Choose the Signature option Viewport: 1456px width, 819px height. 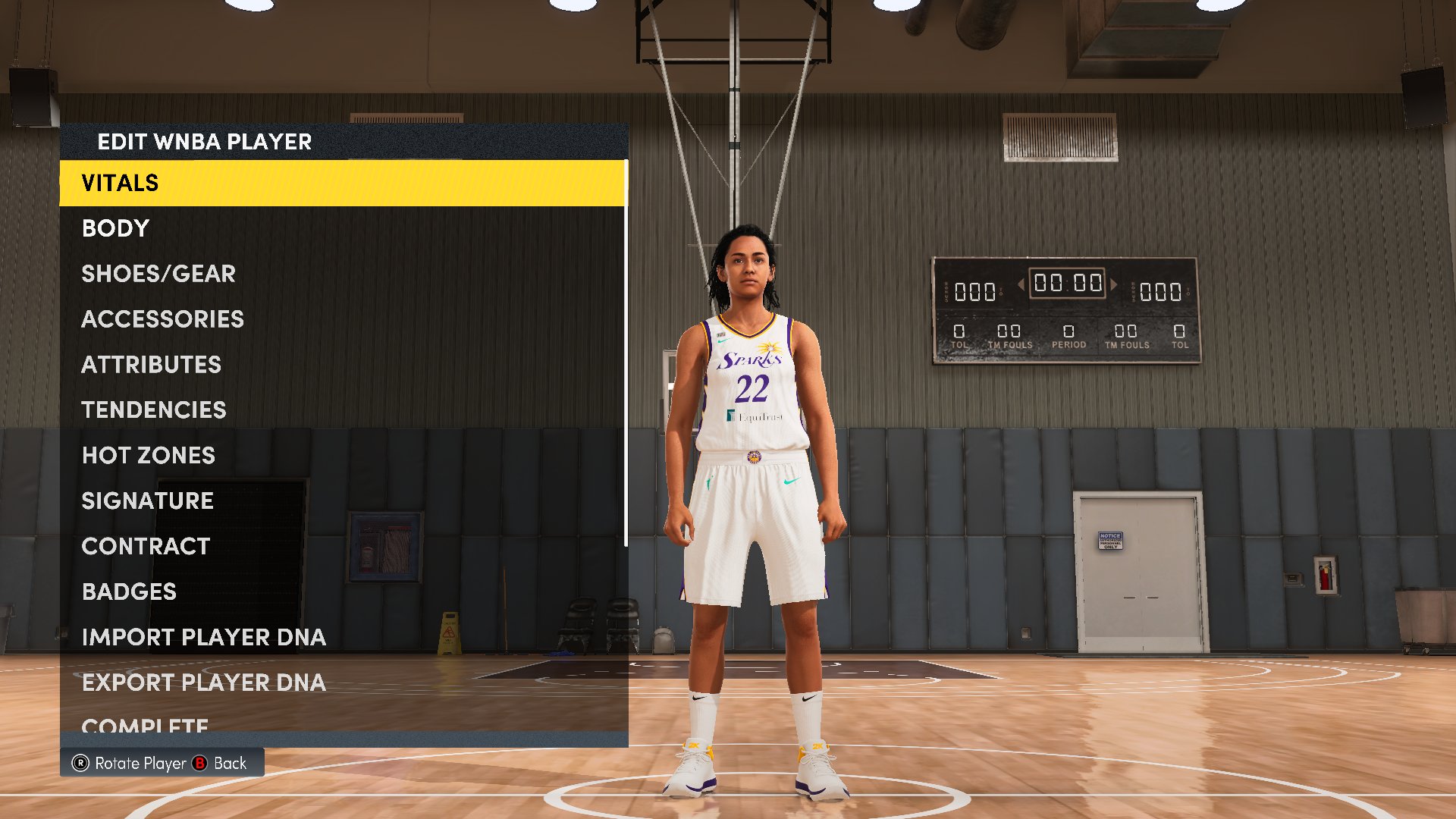tap(147, 500)
